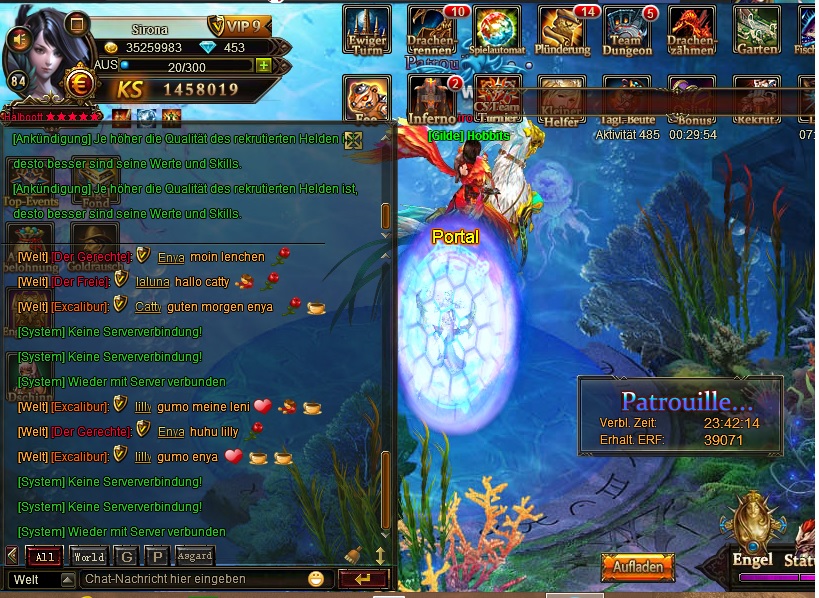Add stamina with the green plus button
This screenshot has width=819, height=598.
tap(263, 66)
